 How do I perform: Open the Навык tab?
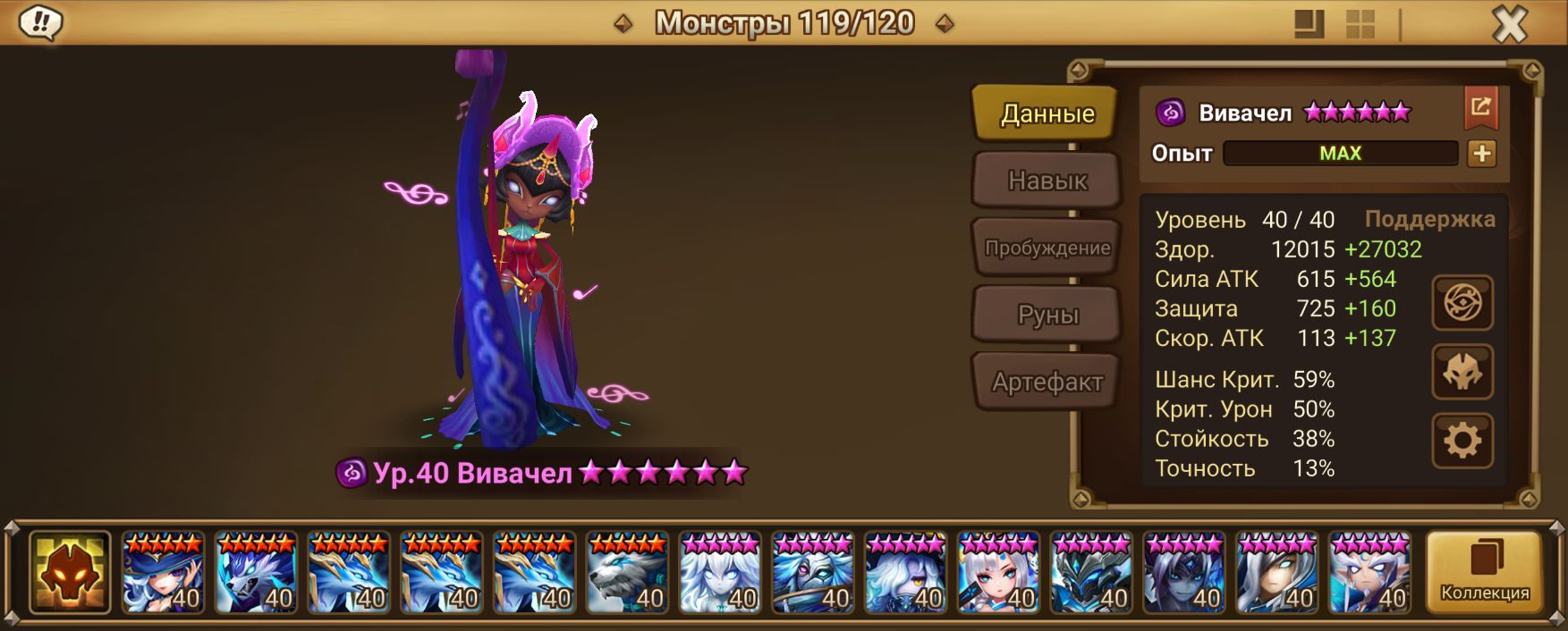click(1047, 181)
